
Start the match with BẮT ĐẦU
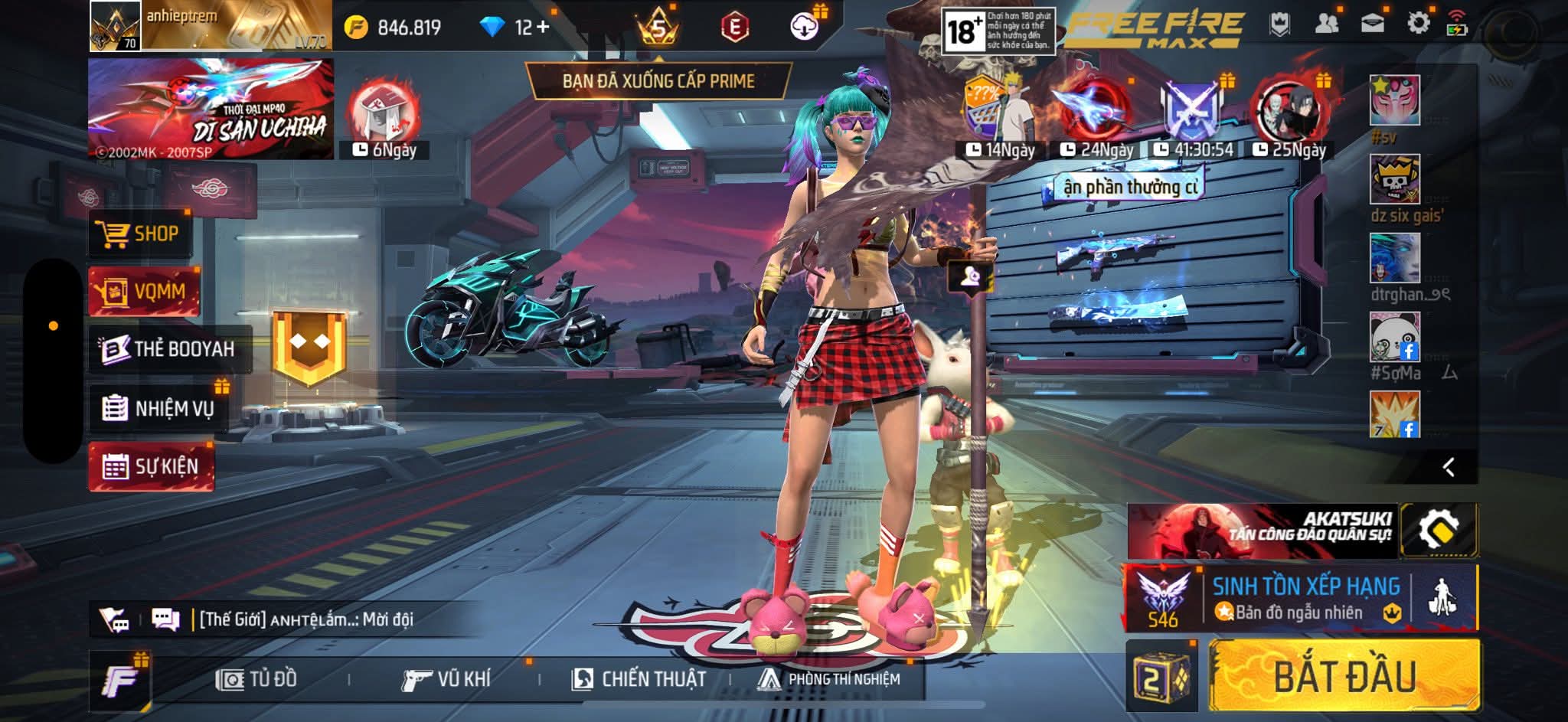pyautogui.click(x=1344, y=677)
